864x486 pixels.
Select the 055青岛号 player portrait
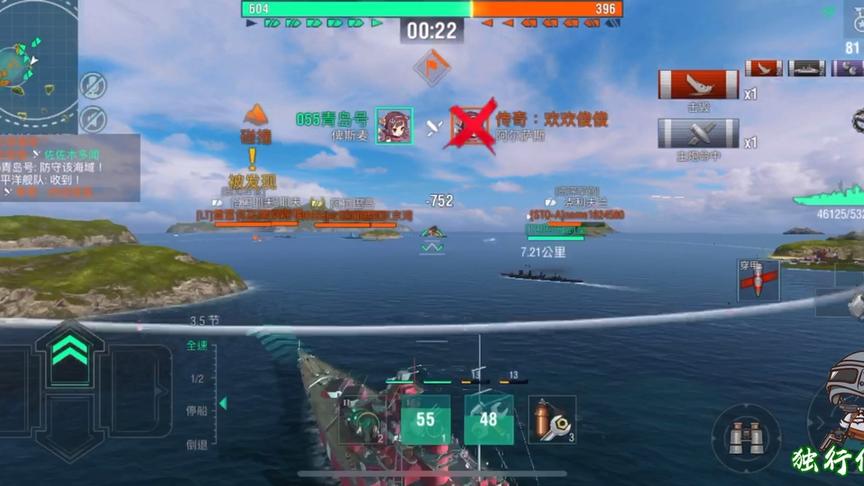394,126
